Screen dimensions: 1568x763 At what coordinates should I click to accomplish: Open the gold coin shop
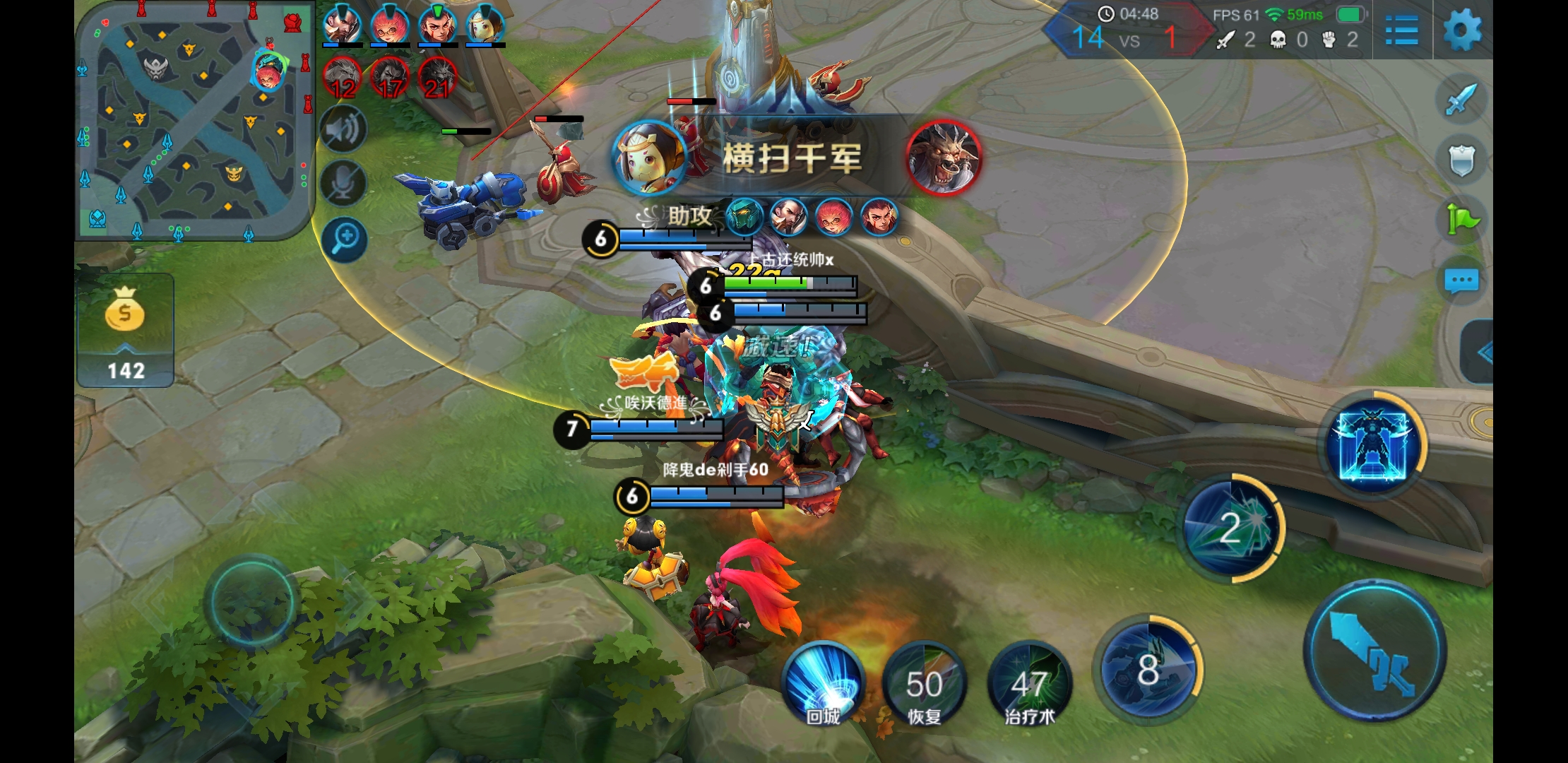coord(125,330)
